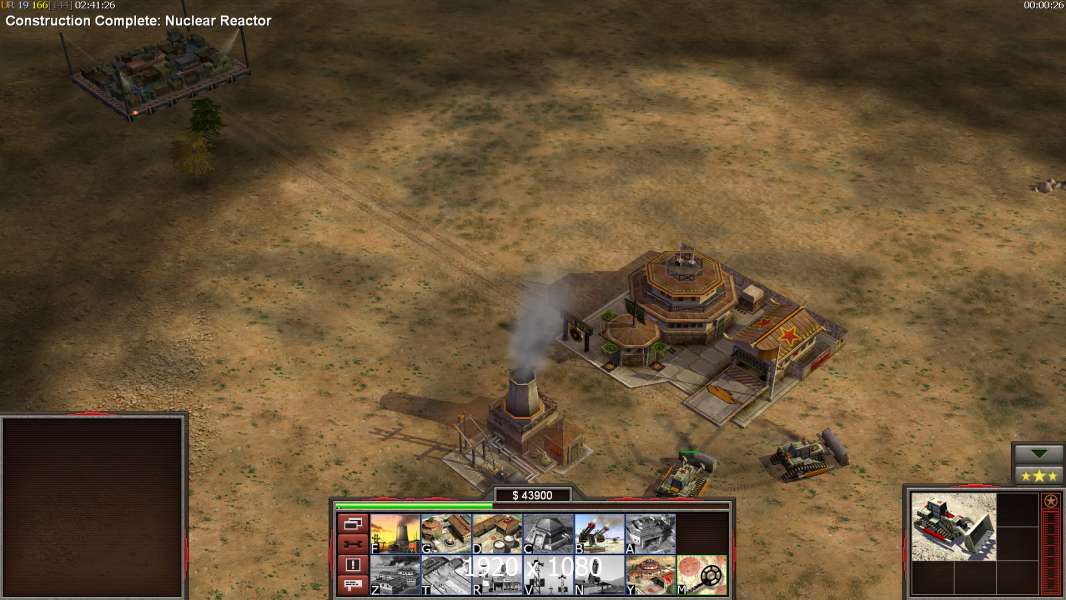The image size is (1066, 600).
Task: Click the greyed-out build icon marked T
Action: point(446,575)
